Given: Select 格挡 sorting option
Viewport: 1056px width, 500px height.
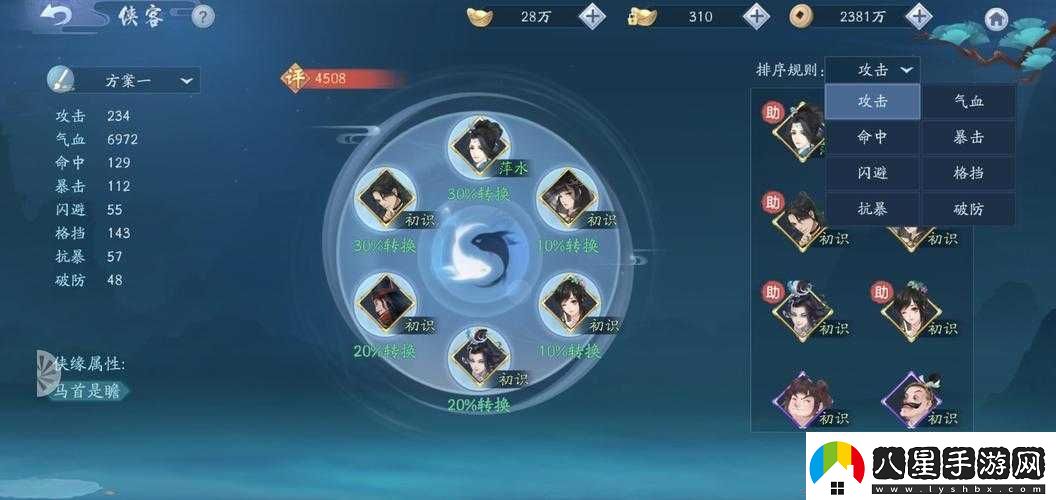Looking at the screenshot, I should tap(968, 174).
